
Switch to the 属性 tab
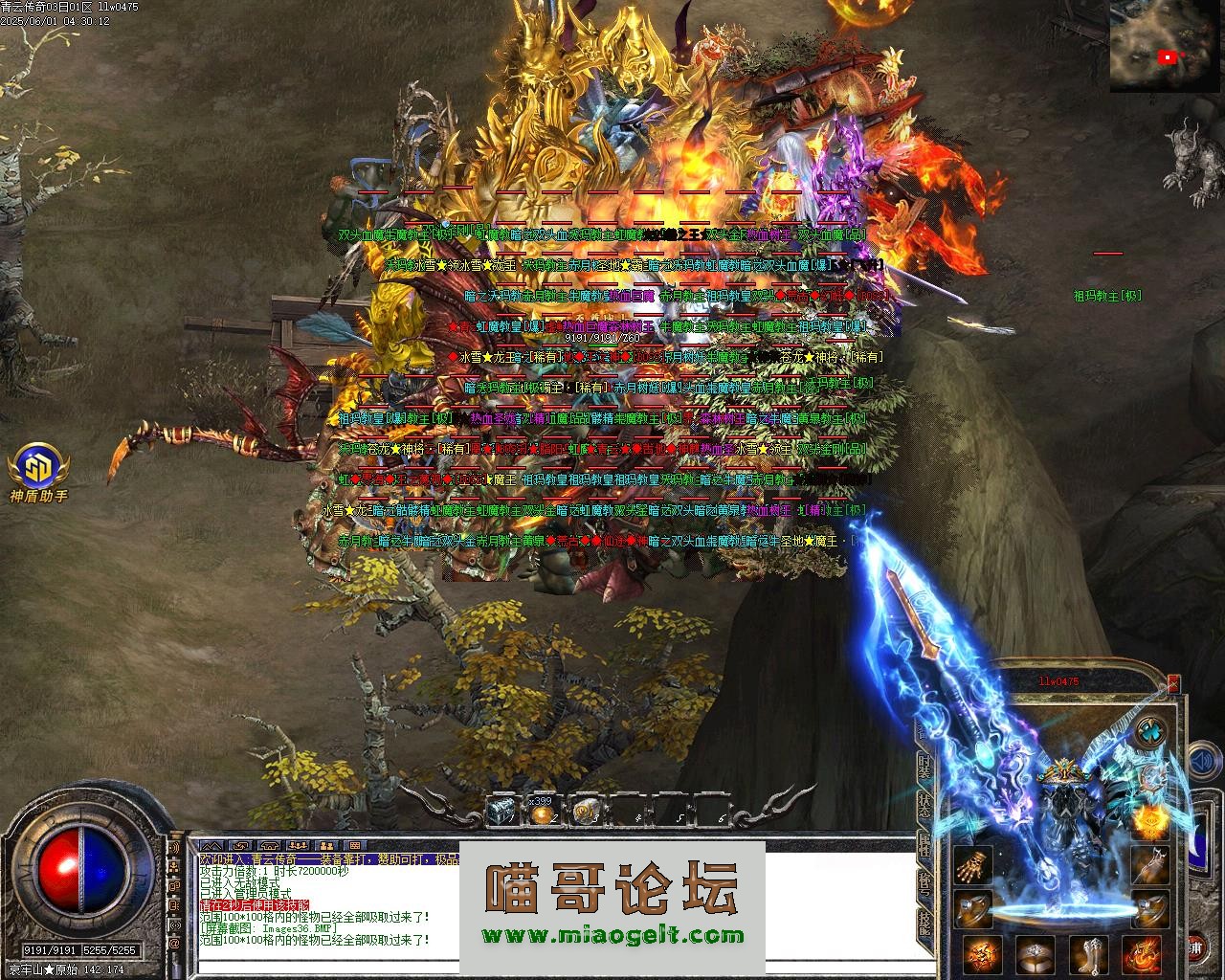coord(924,846)
